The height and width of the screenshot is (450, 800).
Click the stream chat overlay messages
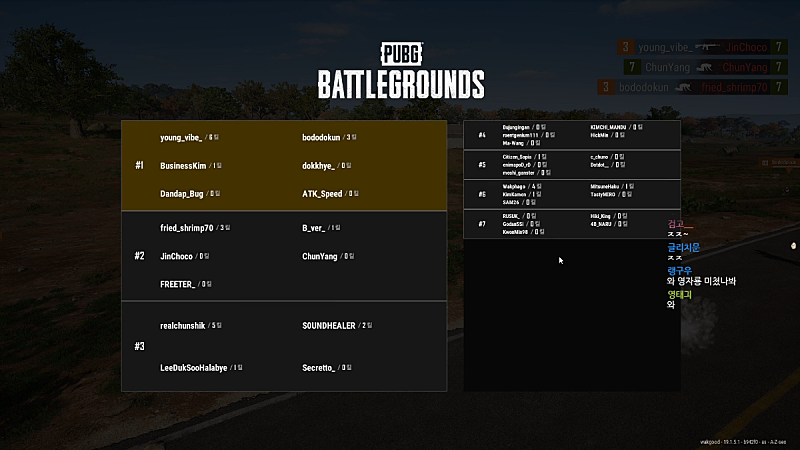(x=700, y=266)
